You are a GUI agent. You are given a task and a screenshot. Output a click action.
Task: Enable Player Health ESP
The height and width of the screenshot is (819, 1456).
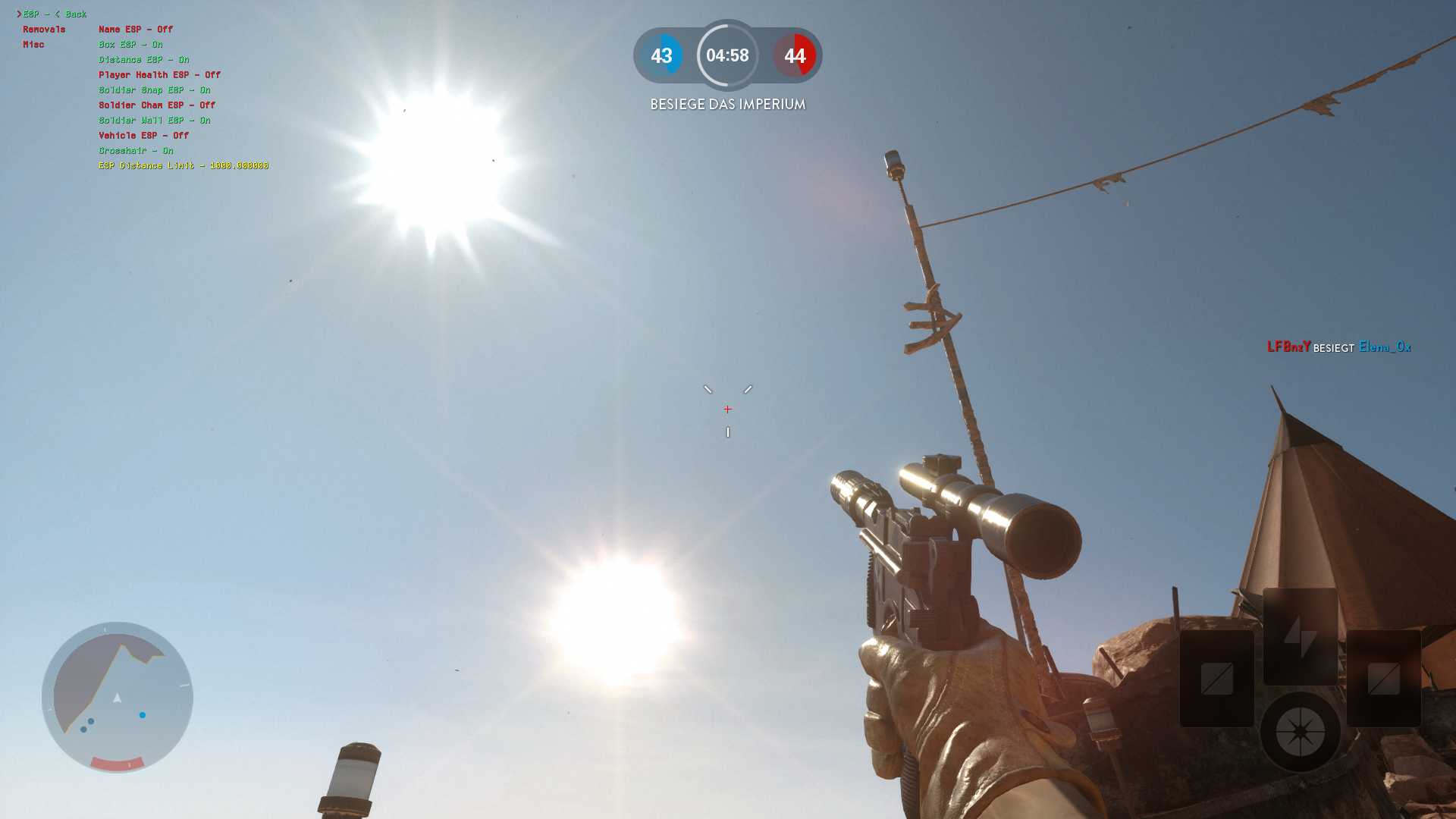coord(158,74)
